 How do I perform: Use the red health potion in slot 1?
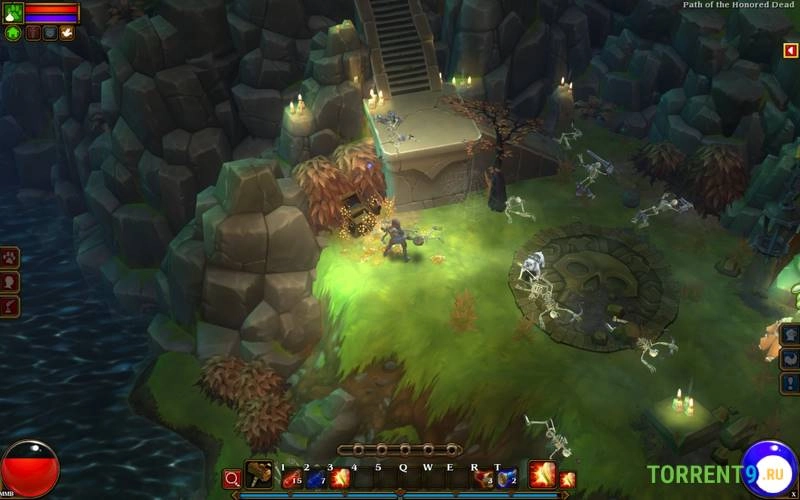click(x=291, y=479)
